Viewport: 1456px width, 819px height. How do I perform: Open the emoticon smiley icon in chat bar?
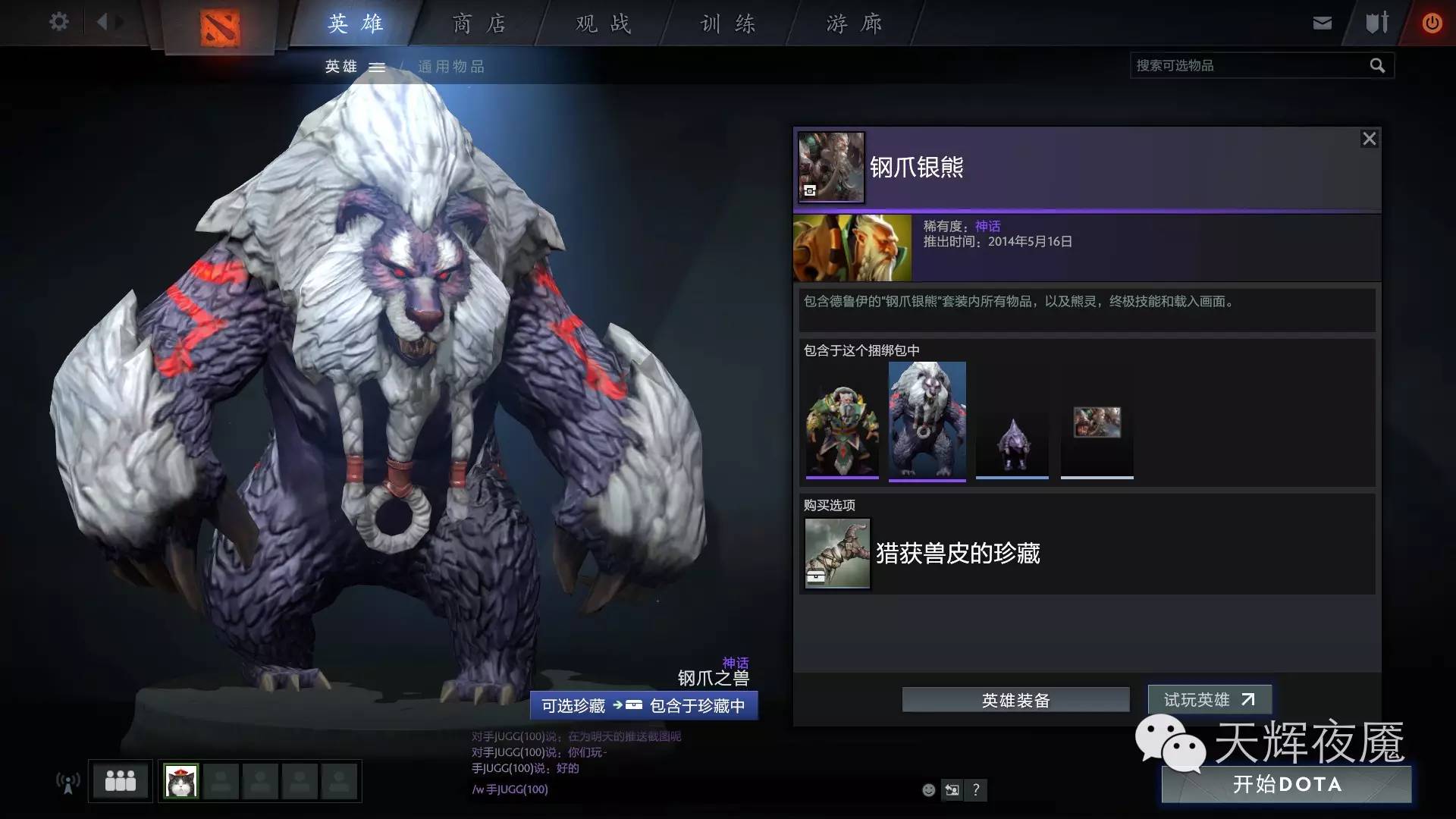(x=928, y=790)
